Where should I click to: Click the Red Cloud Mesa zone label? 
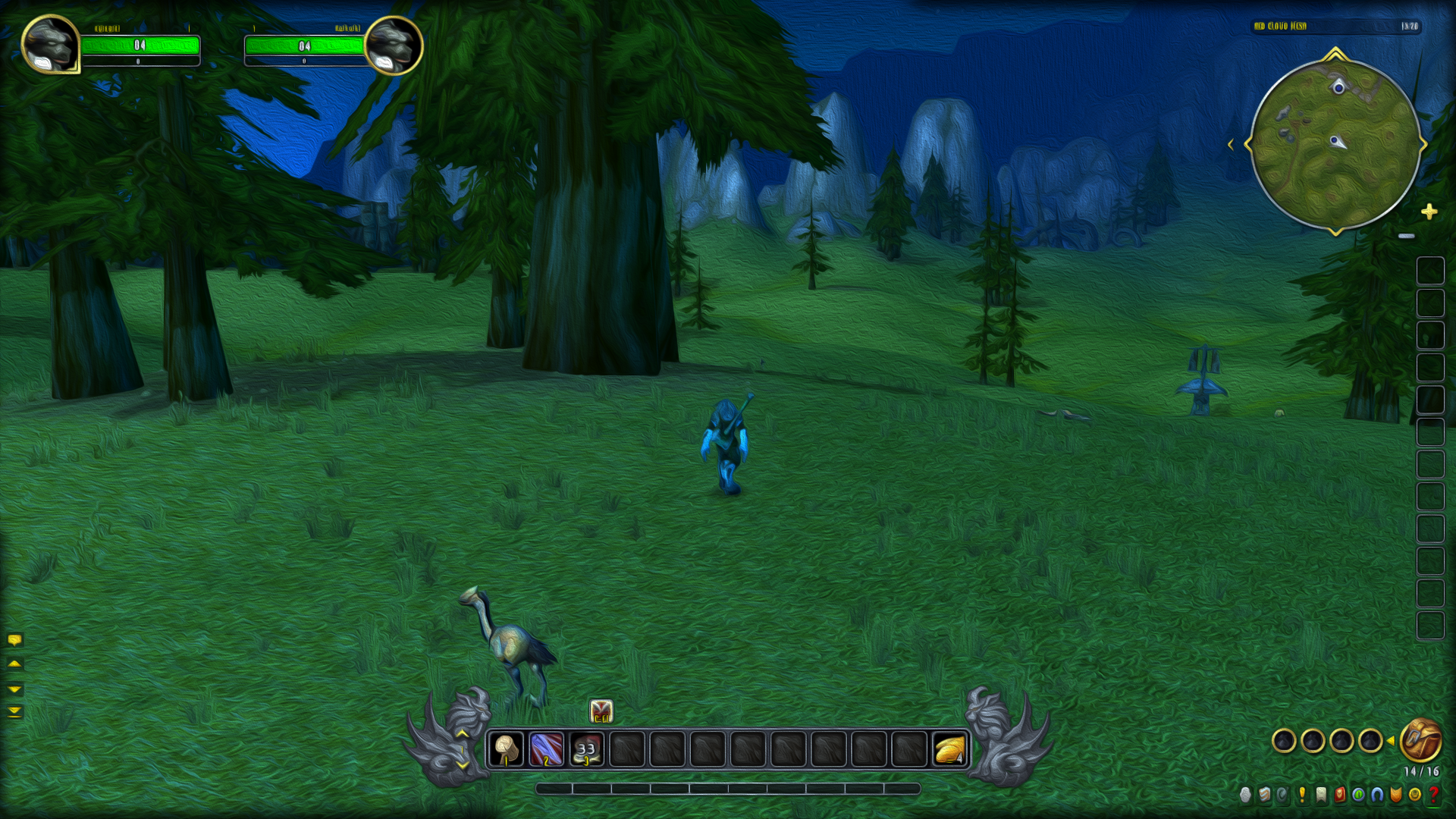(1280, 27)
